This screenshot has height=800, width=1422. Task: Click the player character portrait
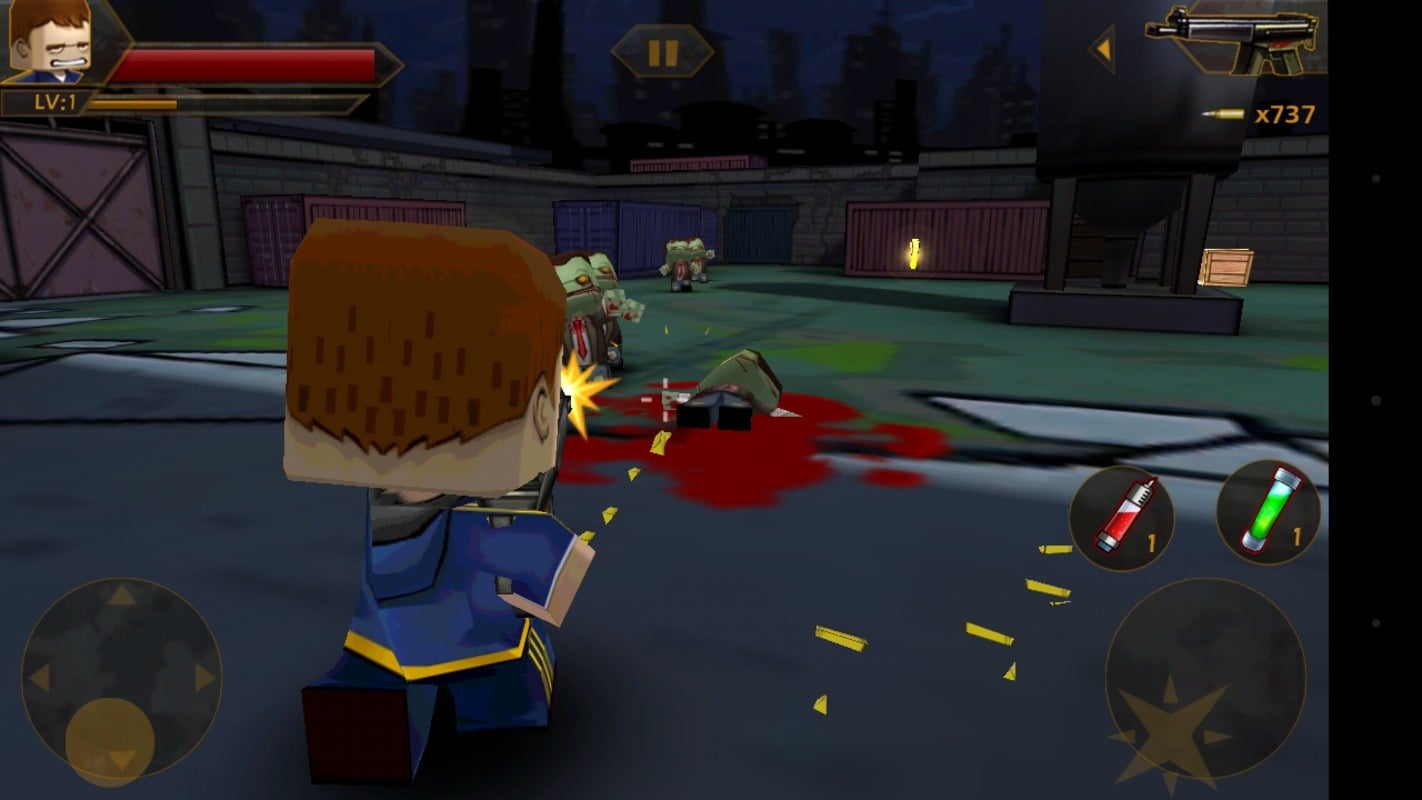[x=50, y=41]
